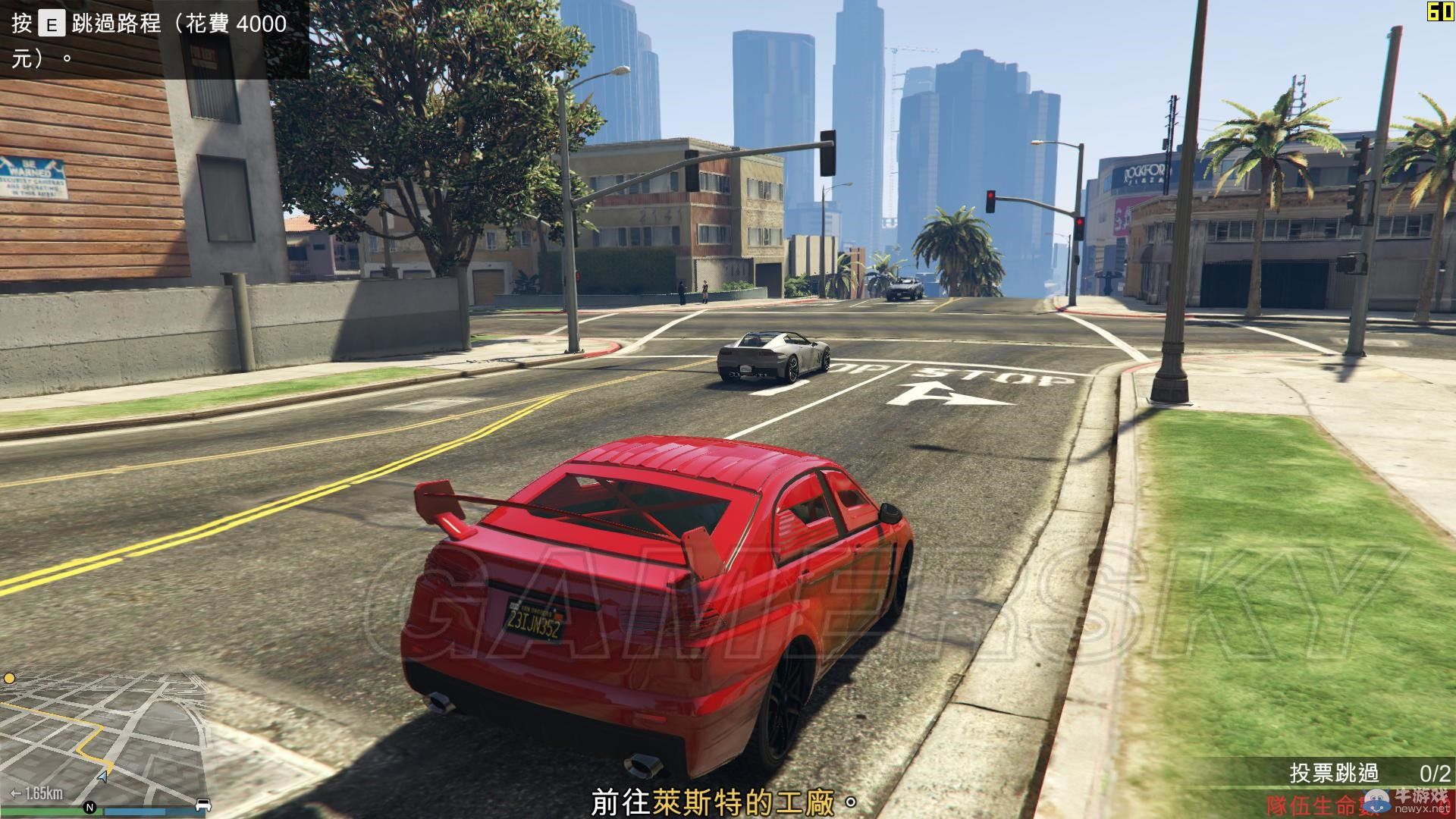
Task: Click the N compass icon below the minimap
Action: 90,805
